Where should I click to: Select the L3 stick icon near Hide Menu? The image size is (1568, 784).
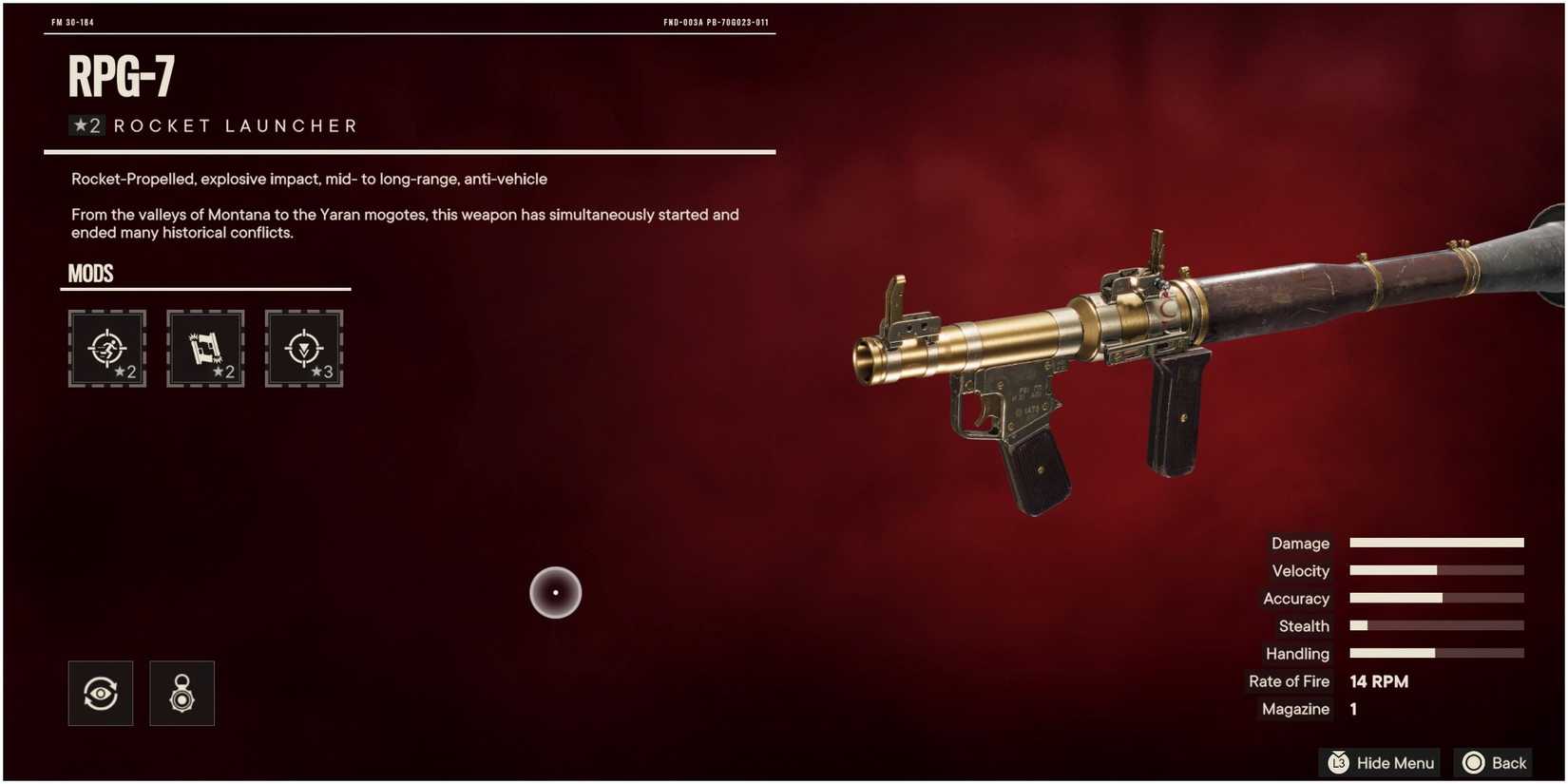click(x=1339, y=762)
